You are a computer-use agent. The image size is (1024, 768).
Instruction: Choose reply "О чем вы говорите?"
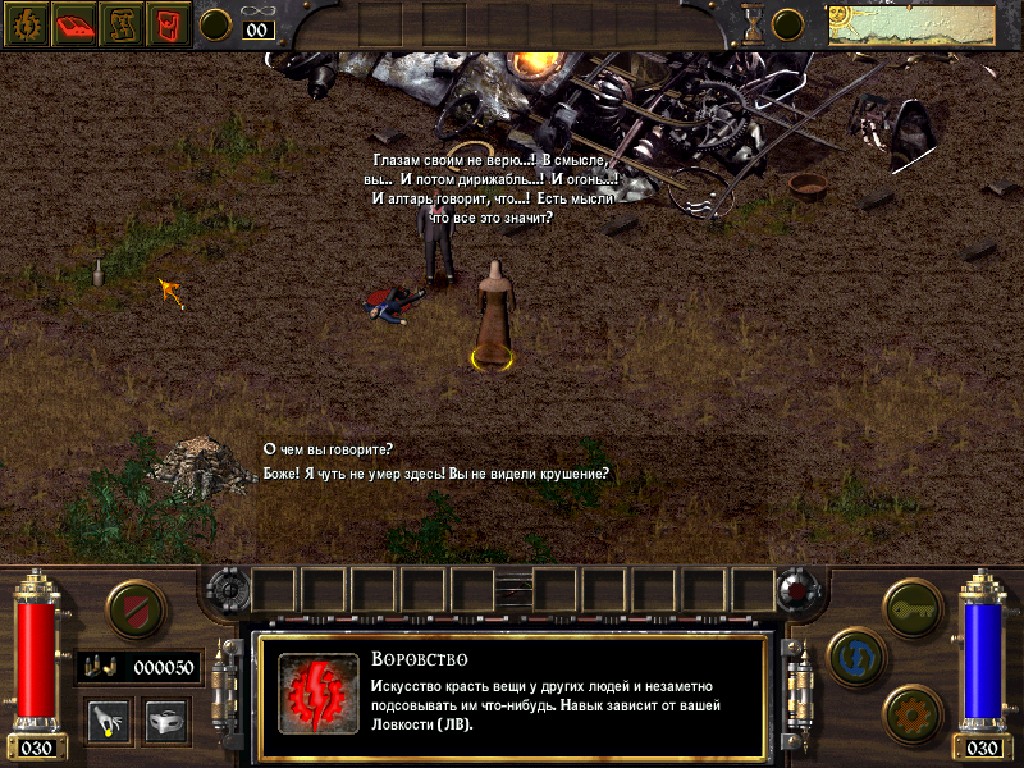(328, 449)
